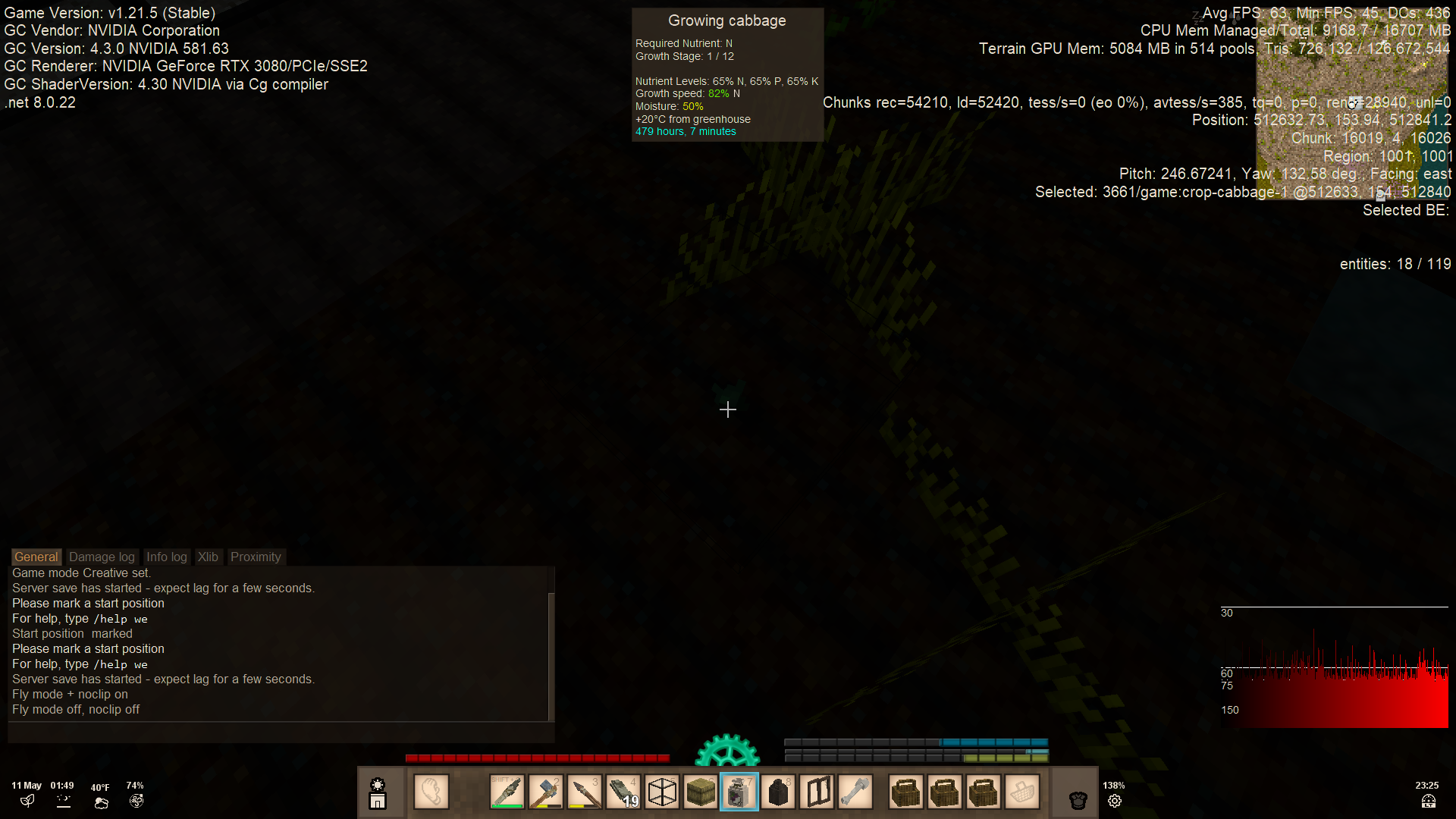Switch to the General chat tab
The width and height of the screenshot is (1456, 819).
click(36, 557)
